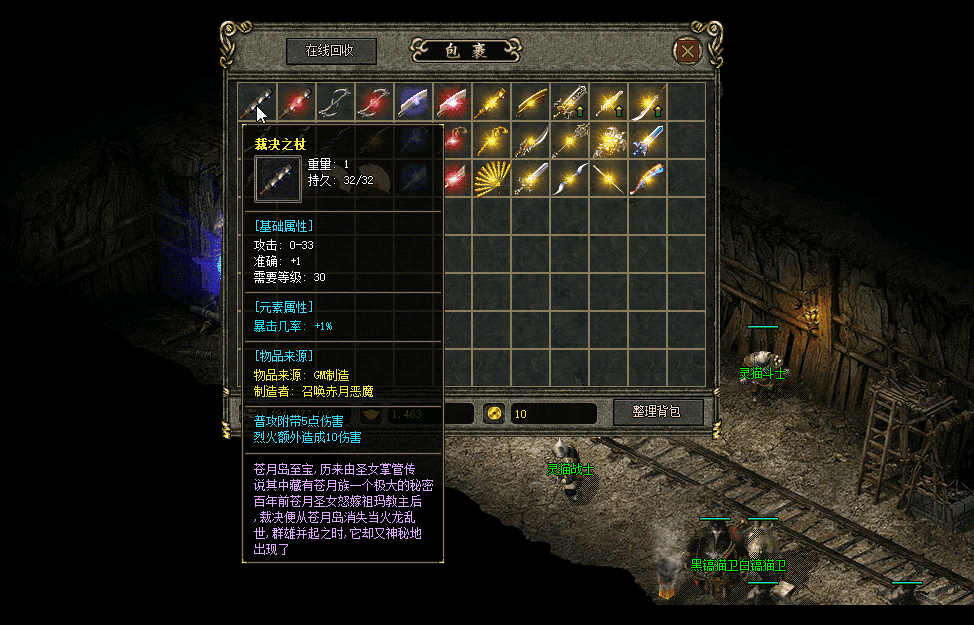This screenshot has width=974, height=625.
Task: Select the golden crook-headed scepter
Action: [491, 140]
